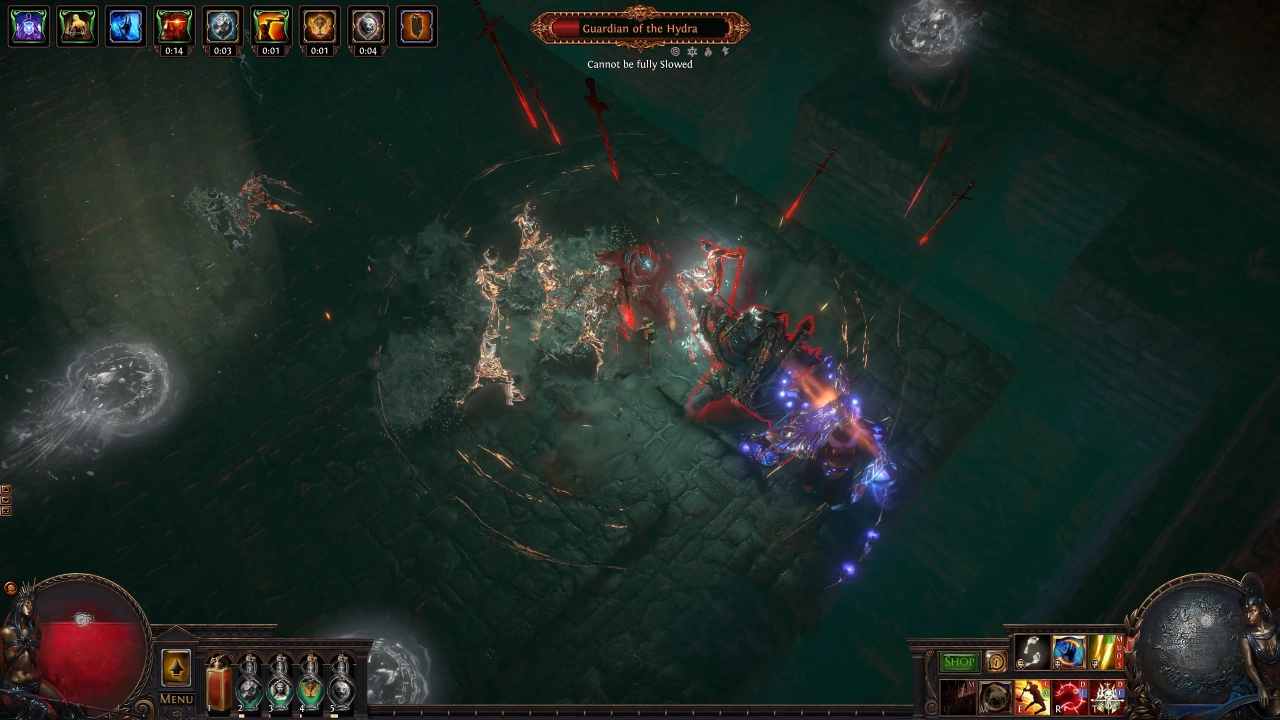This screenshot has width=1280, height=720.
Task: Use the red life flask in slot 1
Action: (x=218, y=684)
